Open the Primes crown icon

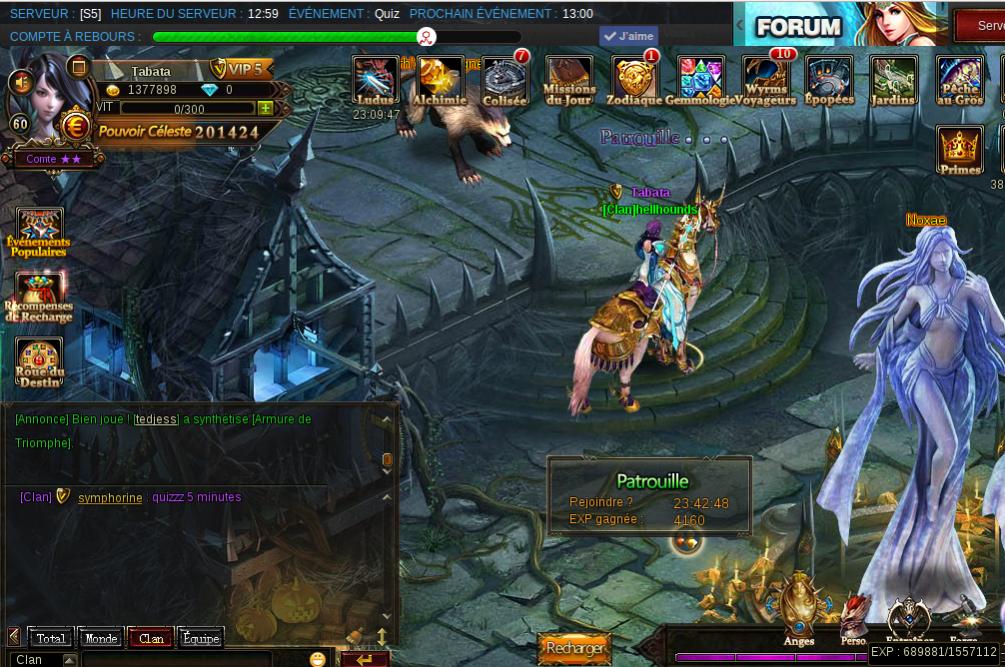tap(960, 151)
